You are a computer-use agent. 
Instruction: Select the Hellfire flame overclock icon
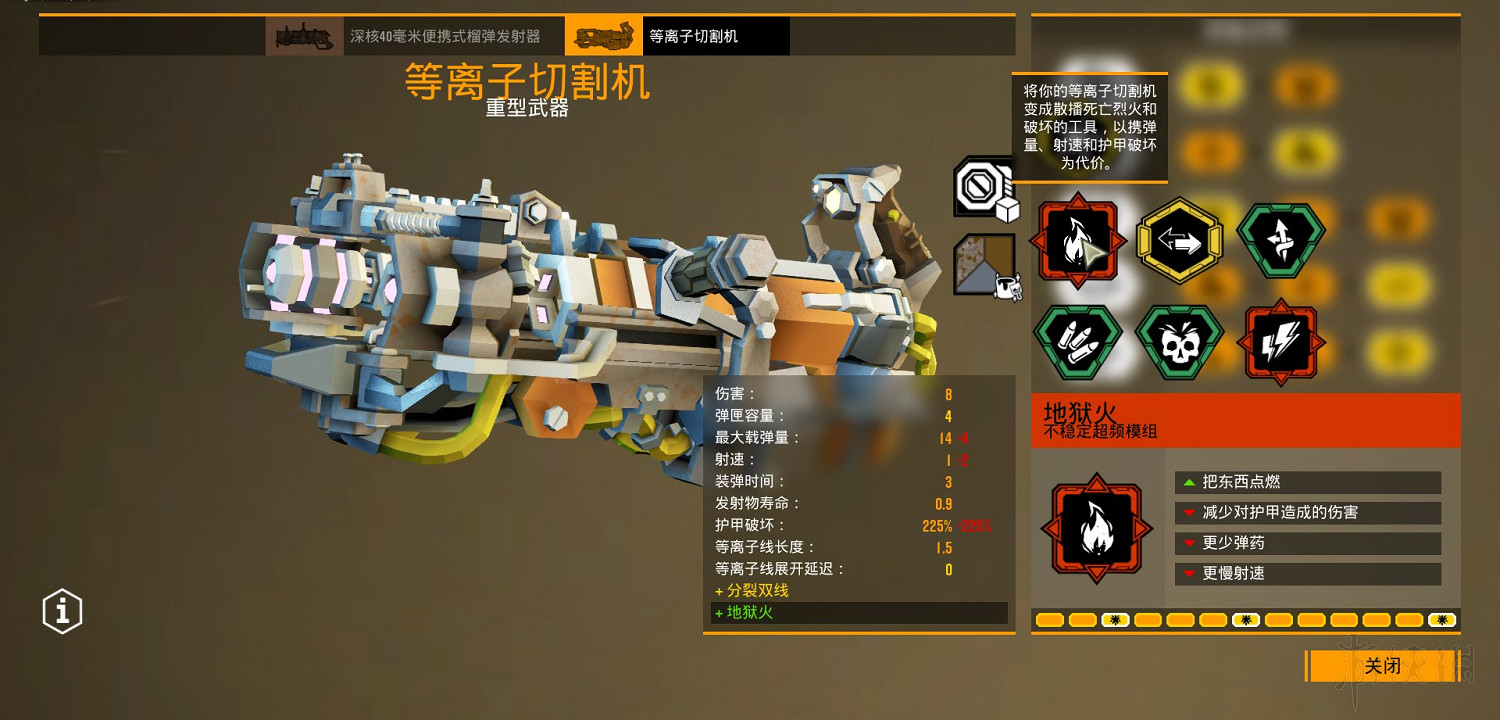(x=1080, y=240)
